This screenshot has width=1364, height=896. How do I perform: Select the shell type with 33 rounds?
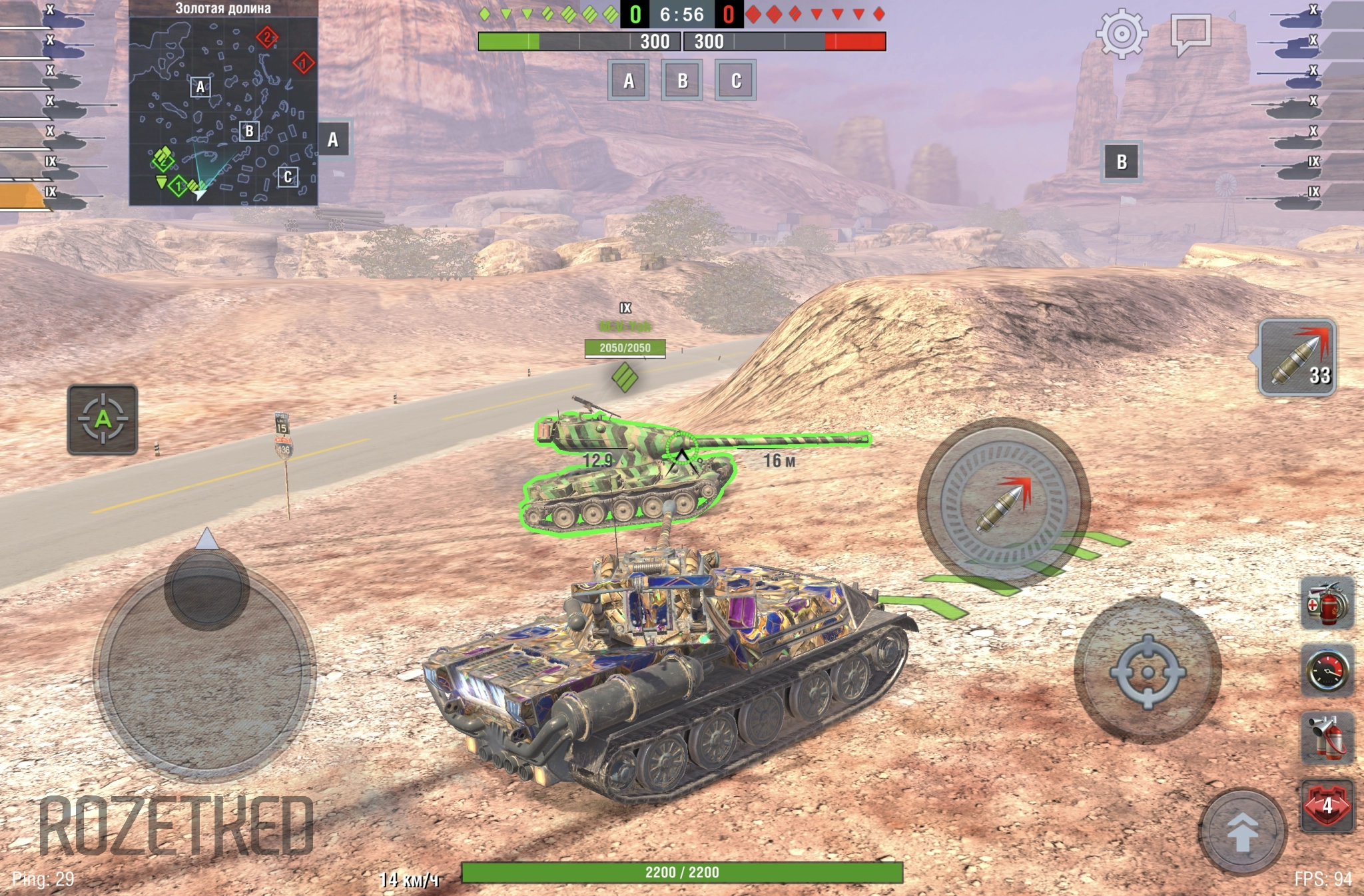(1297, 357)
